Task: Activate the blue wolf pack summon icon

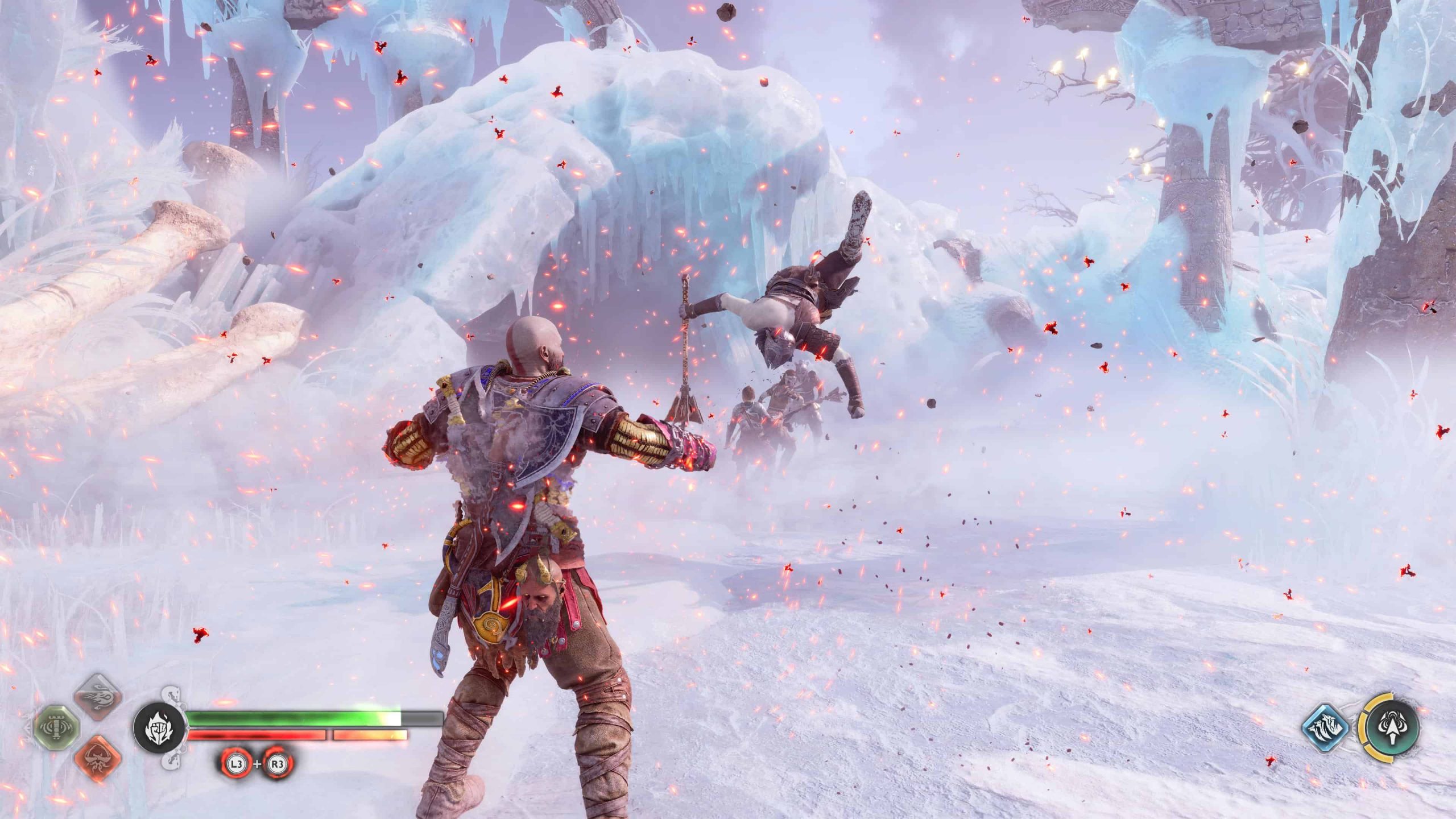Action: coord(1326,728)
